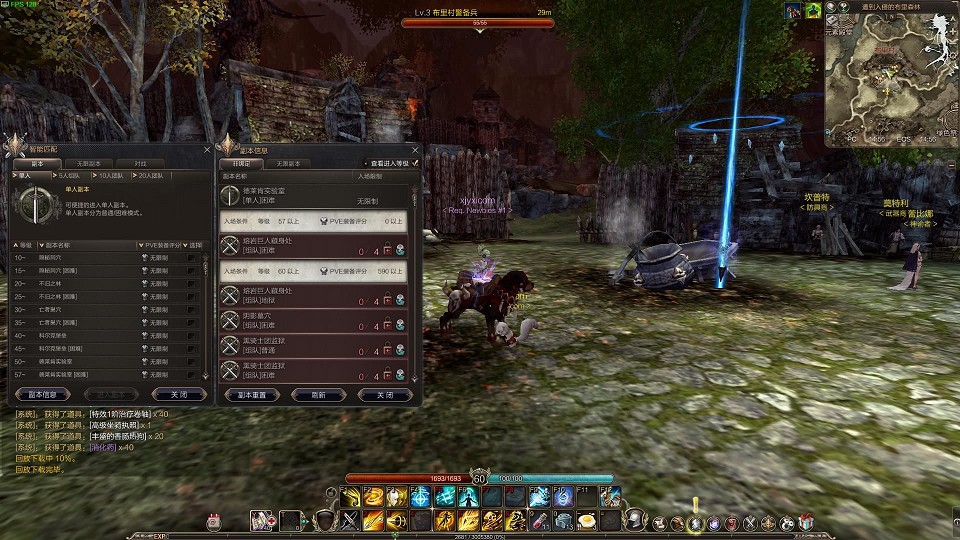The image size is (960, 540).
Task: Switch to the 5人组队 party size tab
Action: [69, 175]
